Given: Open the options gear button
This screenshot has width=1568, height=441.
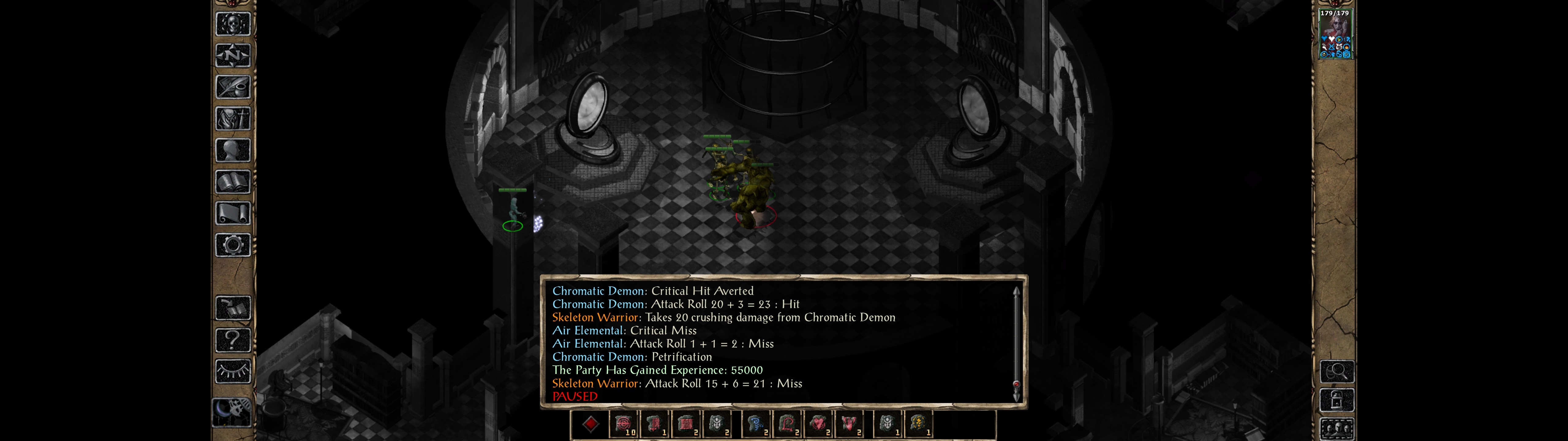Looking at the screenshot, I should (232, 245).
